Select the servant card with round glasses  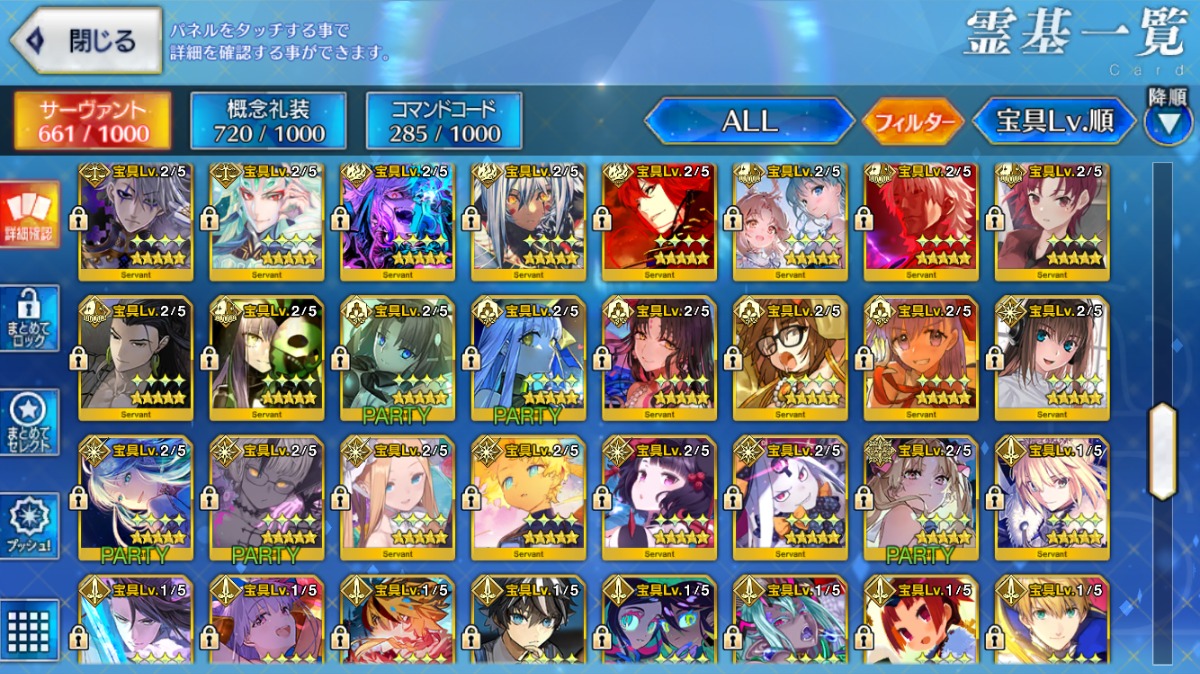(x=790, y=357)
